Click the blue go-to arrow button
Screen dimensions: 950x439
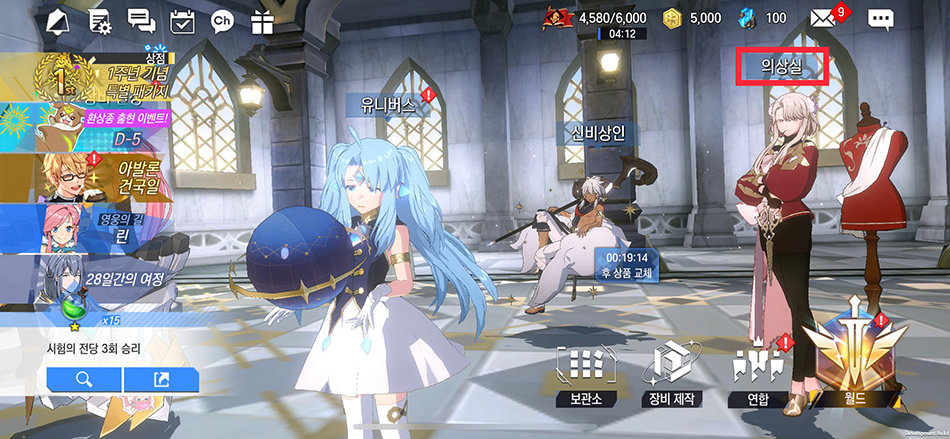coord(161,379)
